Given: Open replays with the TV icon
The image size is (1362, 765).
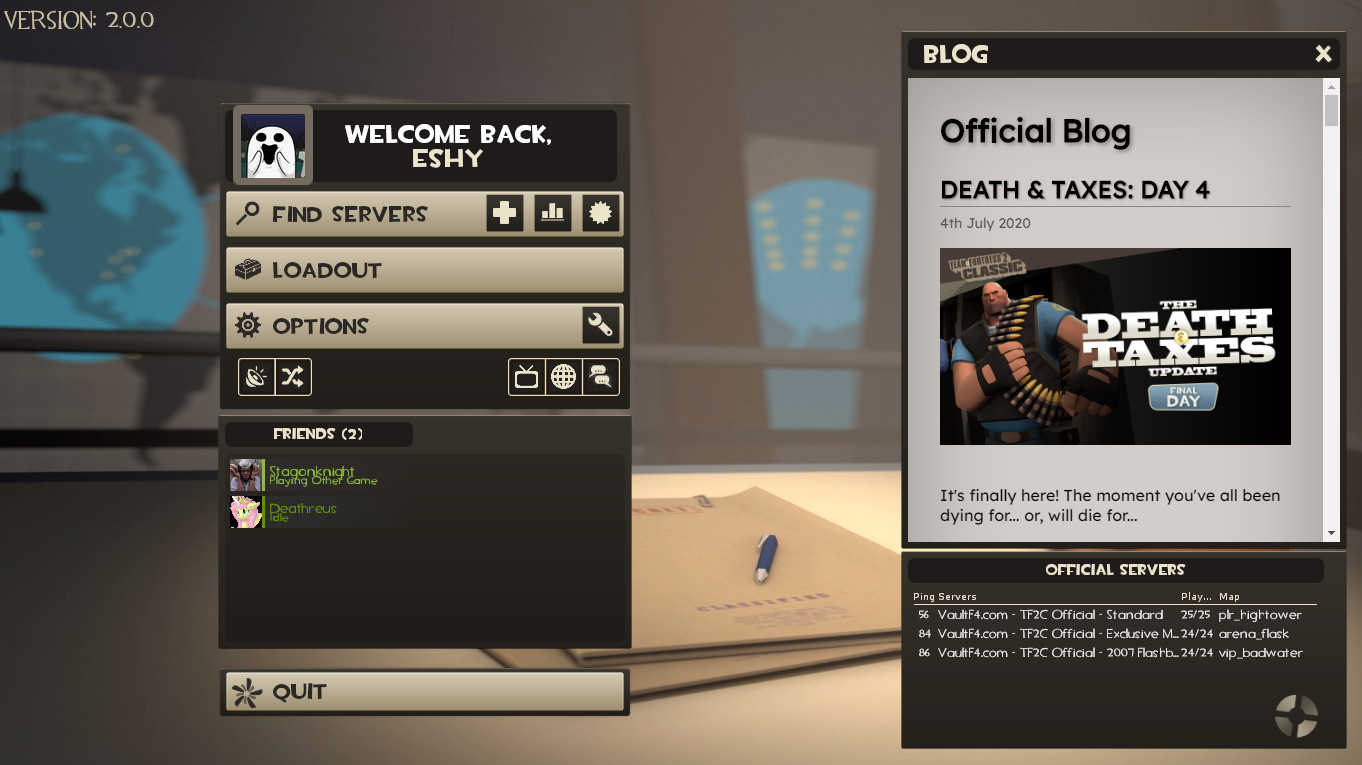Looking at the screenshot, I should coord(527,377).
